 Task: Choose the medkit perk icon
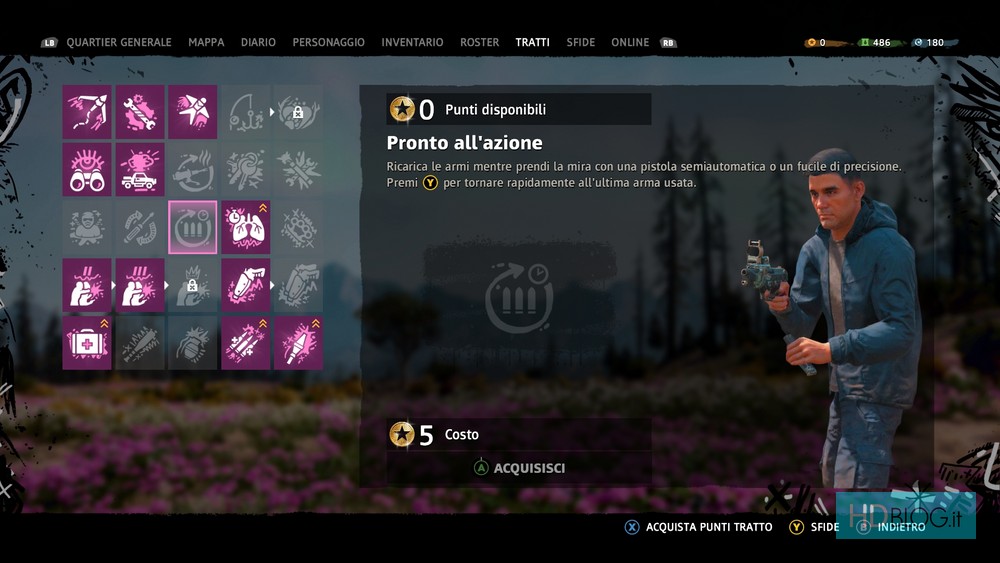87,343
